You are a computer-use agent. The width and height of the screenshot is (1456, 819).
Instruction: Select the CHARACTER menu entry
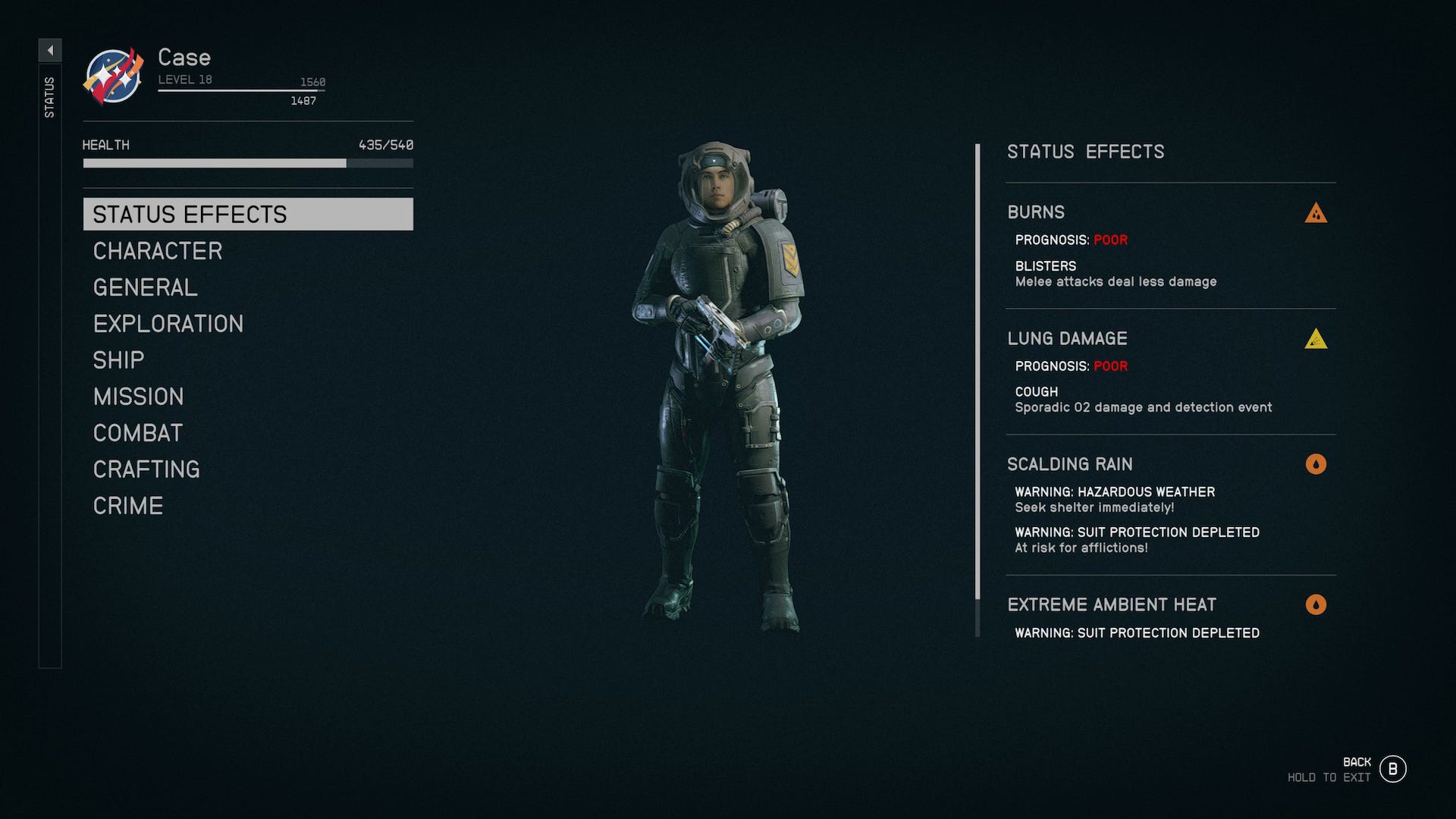click(156, 251)
